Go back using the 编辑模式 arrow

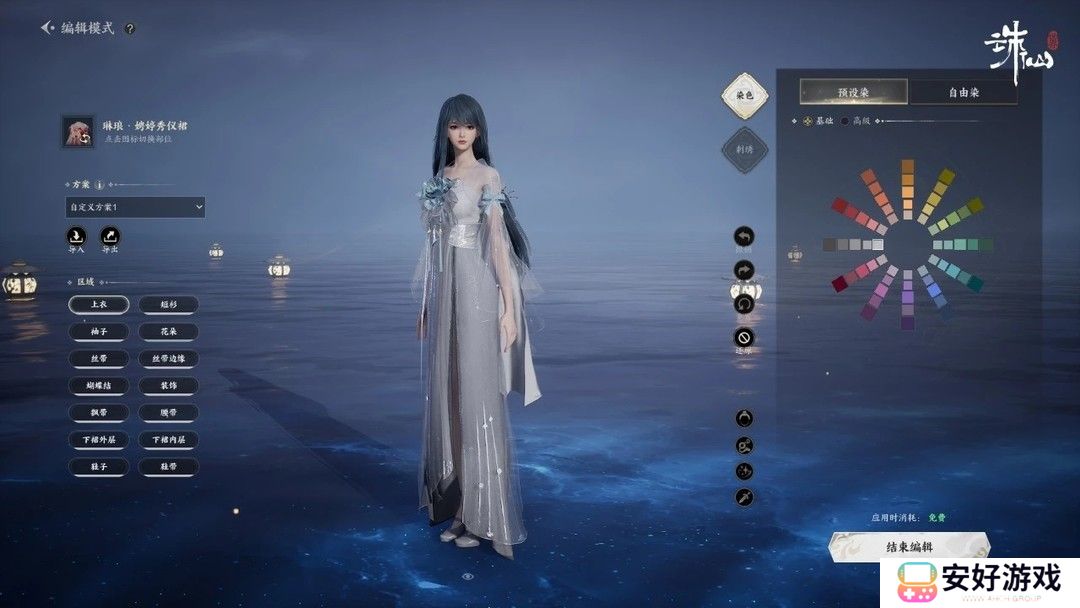pyautogui.click(x=47, y=28)
